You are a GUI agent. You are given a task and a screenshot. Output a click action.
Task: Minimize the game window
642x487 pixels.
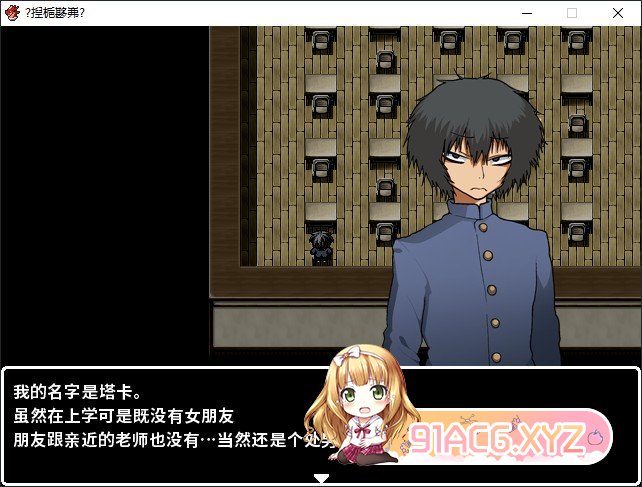tap(526, 13)
